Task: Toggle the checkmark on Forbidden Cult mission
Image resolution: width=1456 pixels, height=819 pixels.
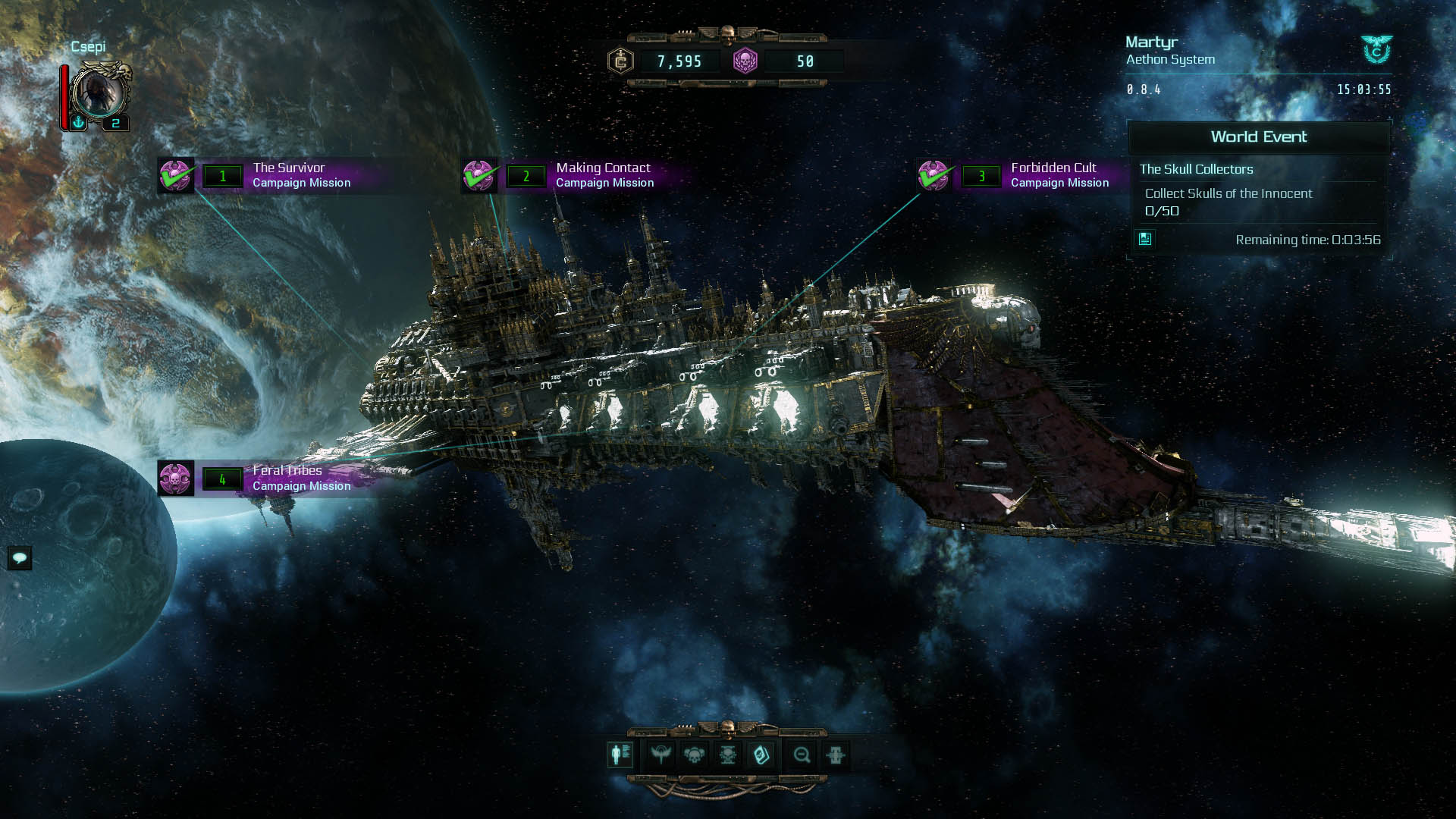Action: (x=934, y=175)
